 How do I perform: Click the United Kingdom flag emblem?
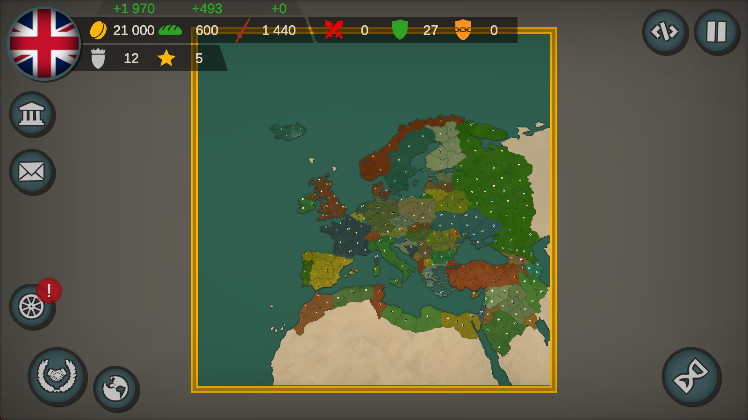(44, 44)
